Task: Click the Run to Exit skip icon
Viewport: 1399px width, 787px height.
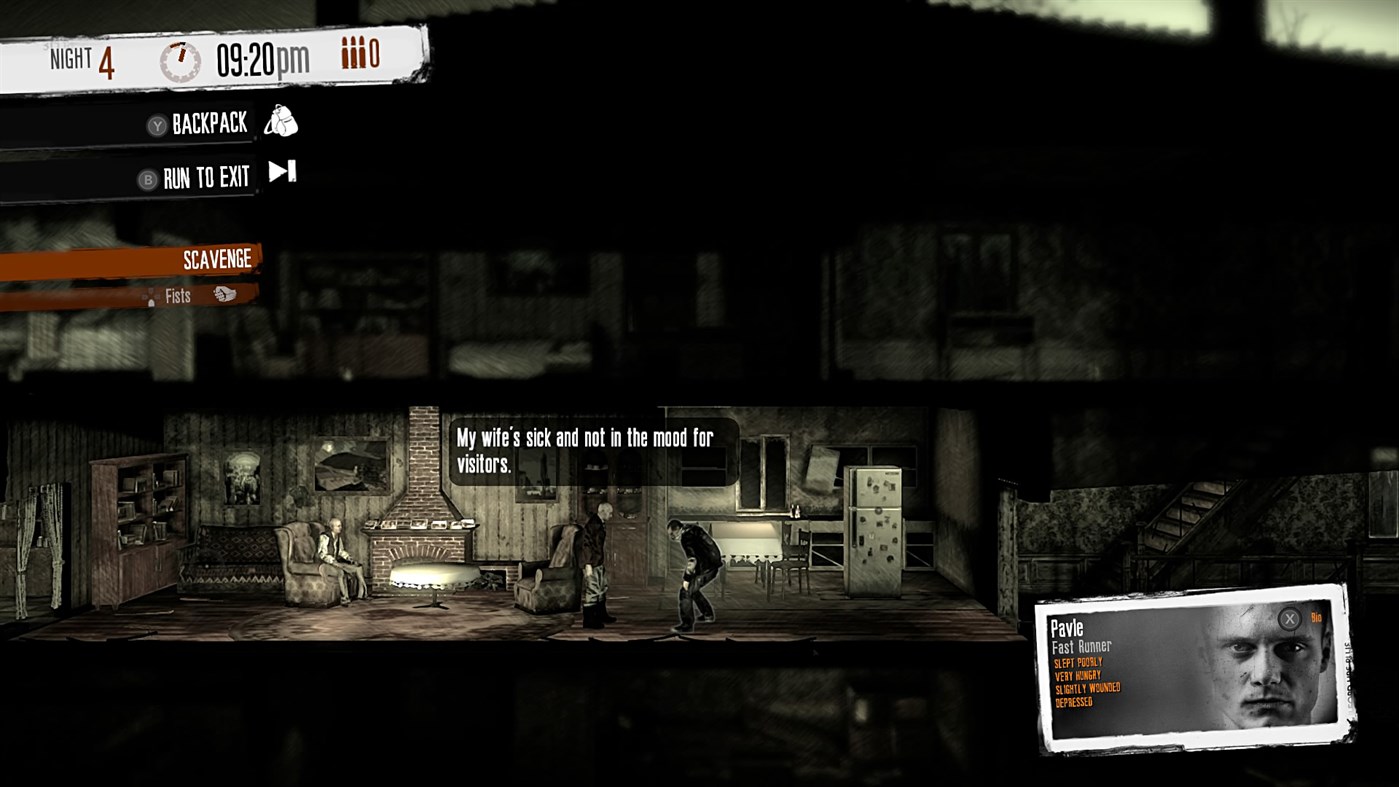Action: point(283,170)
